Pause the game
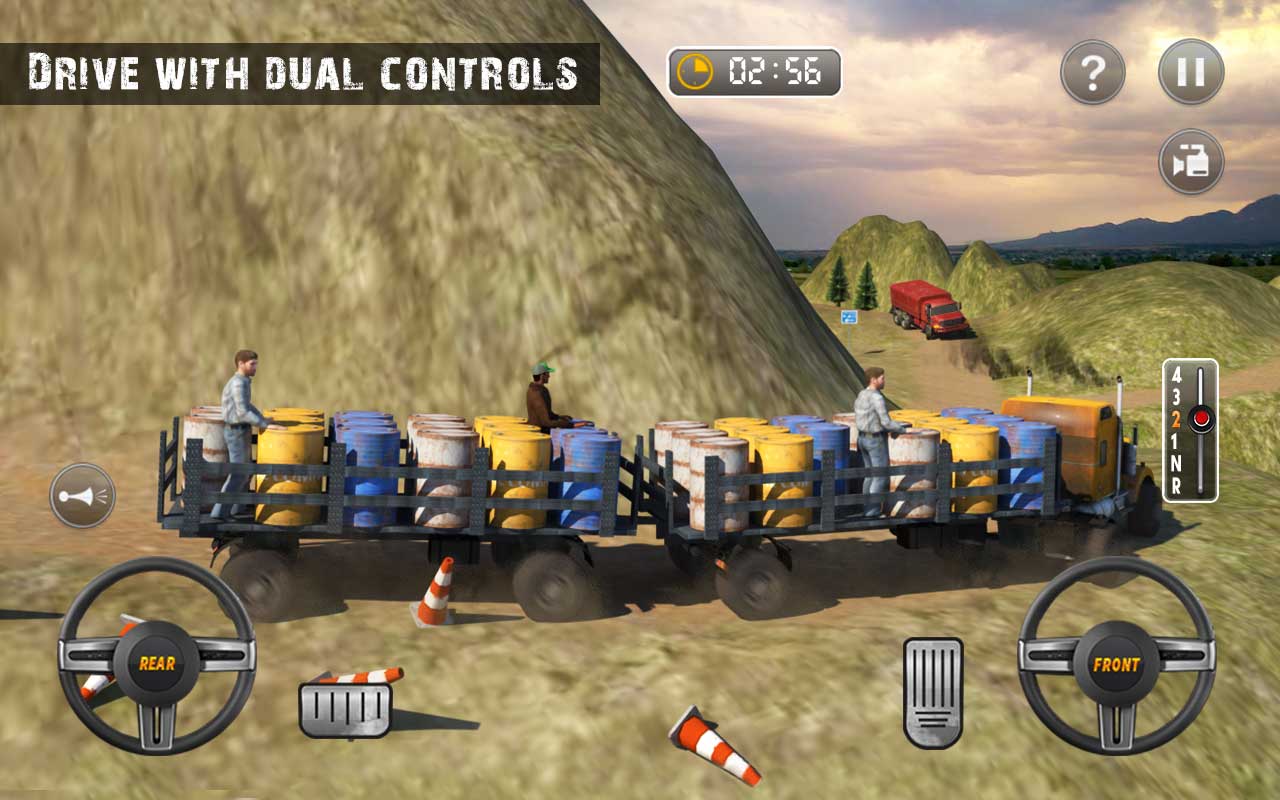This screenshot has width=1280, height=800. [1191, 70]
